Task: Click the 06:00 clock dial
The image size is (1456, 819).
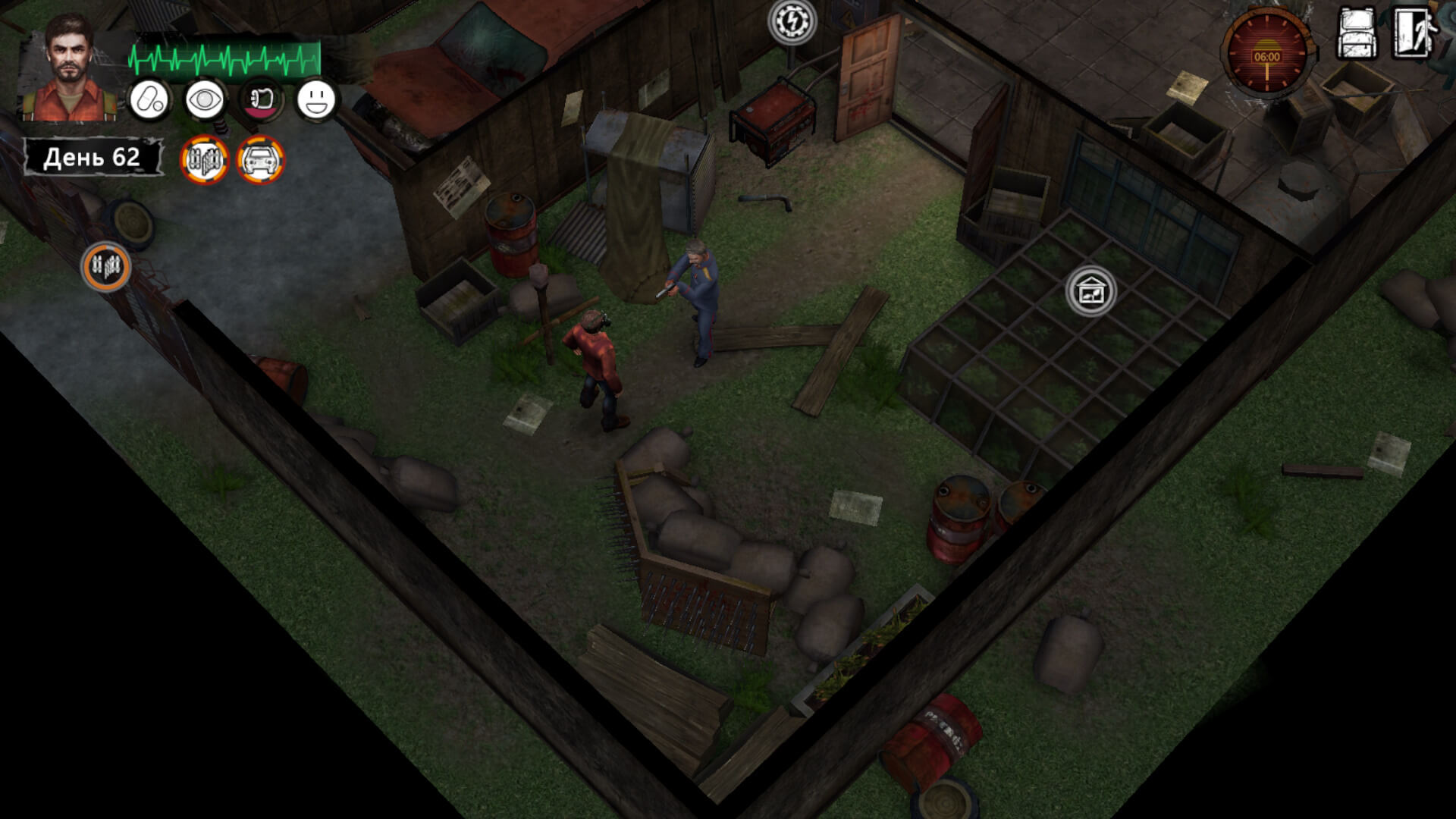Action: click(1266, 53)
